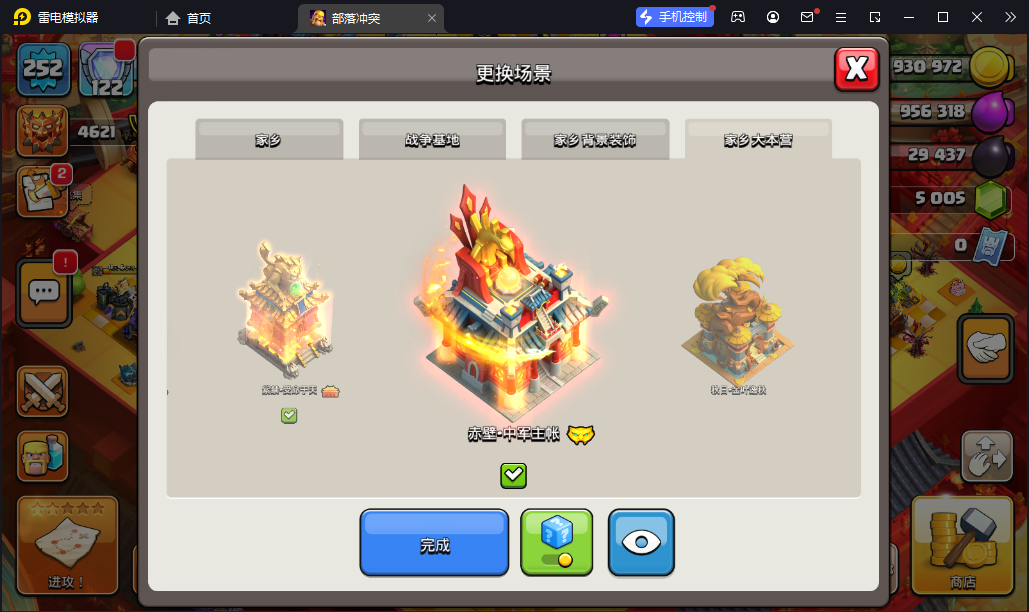
Task: Open the chat speech-bubble icon
Action: 43,292
